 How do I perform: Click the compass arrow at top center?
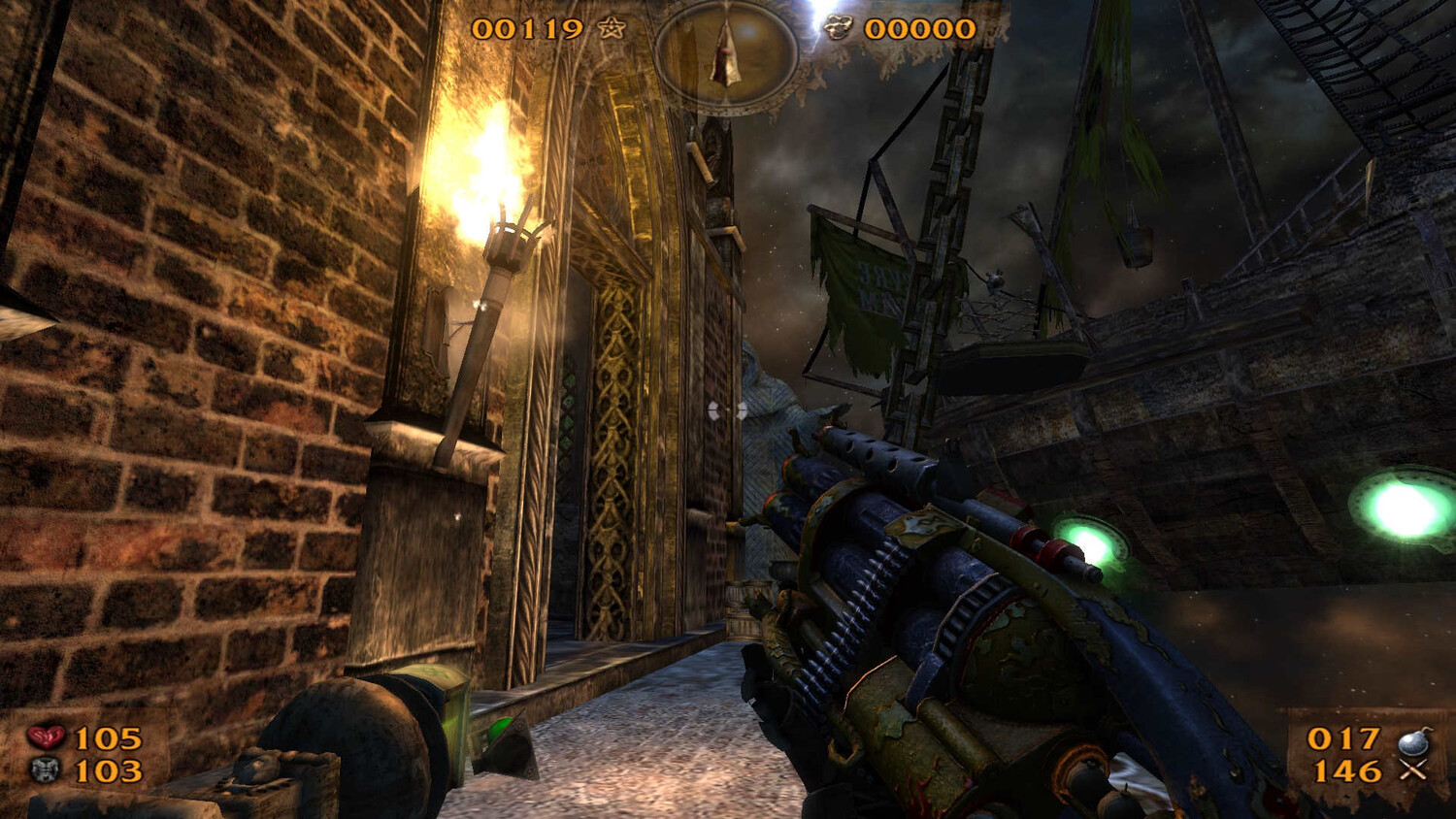725,54
